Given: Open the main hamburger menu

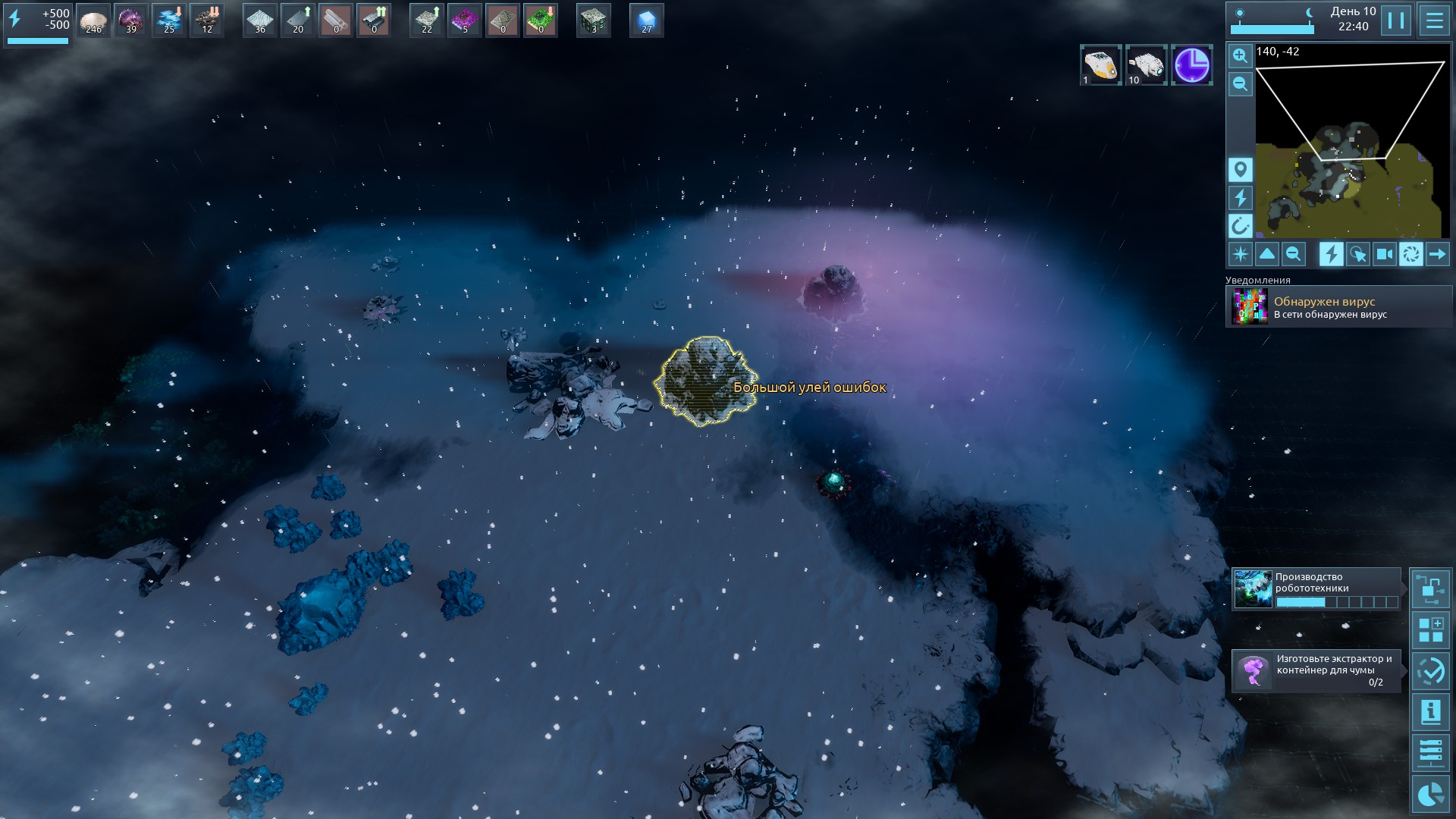Looking at the screenshot, I should pos(1434,20).
